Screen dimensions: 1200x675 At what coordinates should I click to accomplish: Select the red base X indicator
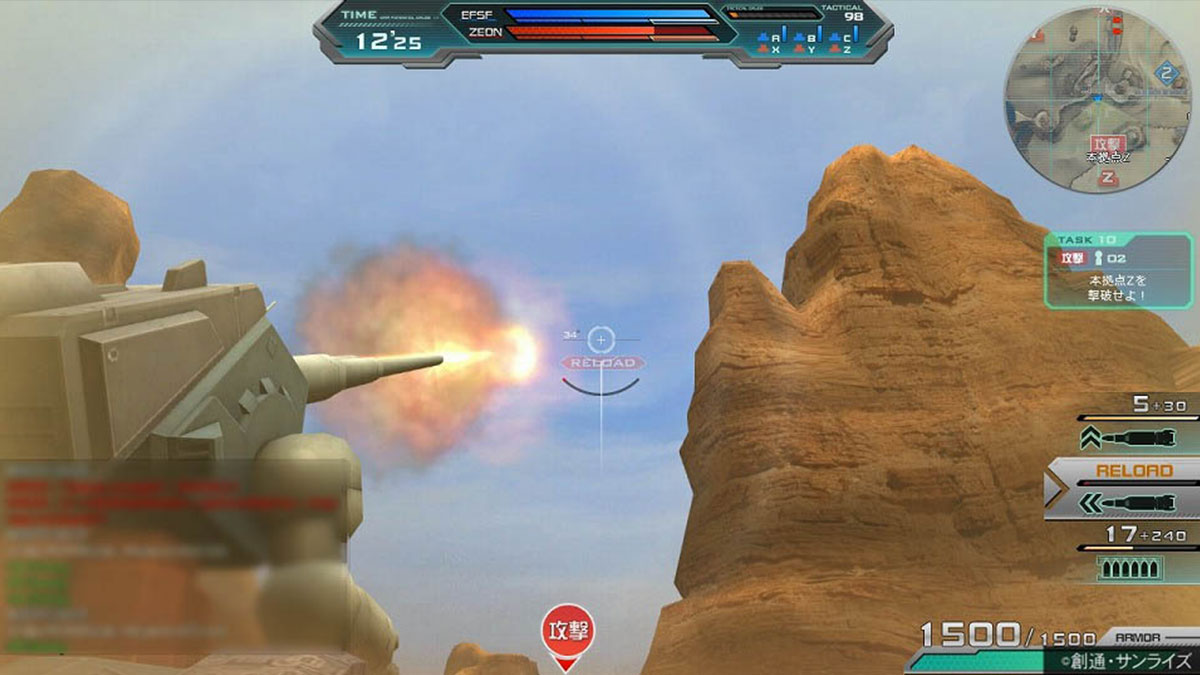tap(769, 50)
